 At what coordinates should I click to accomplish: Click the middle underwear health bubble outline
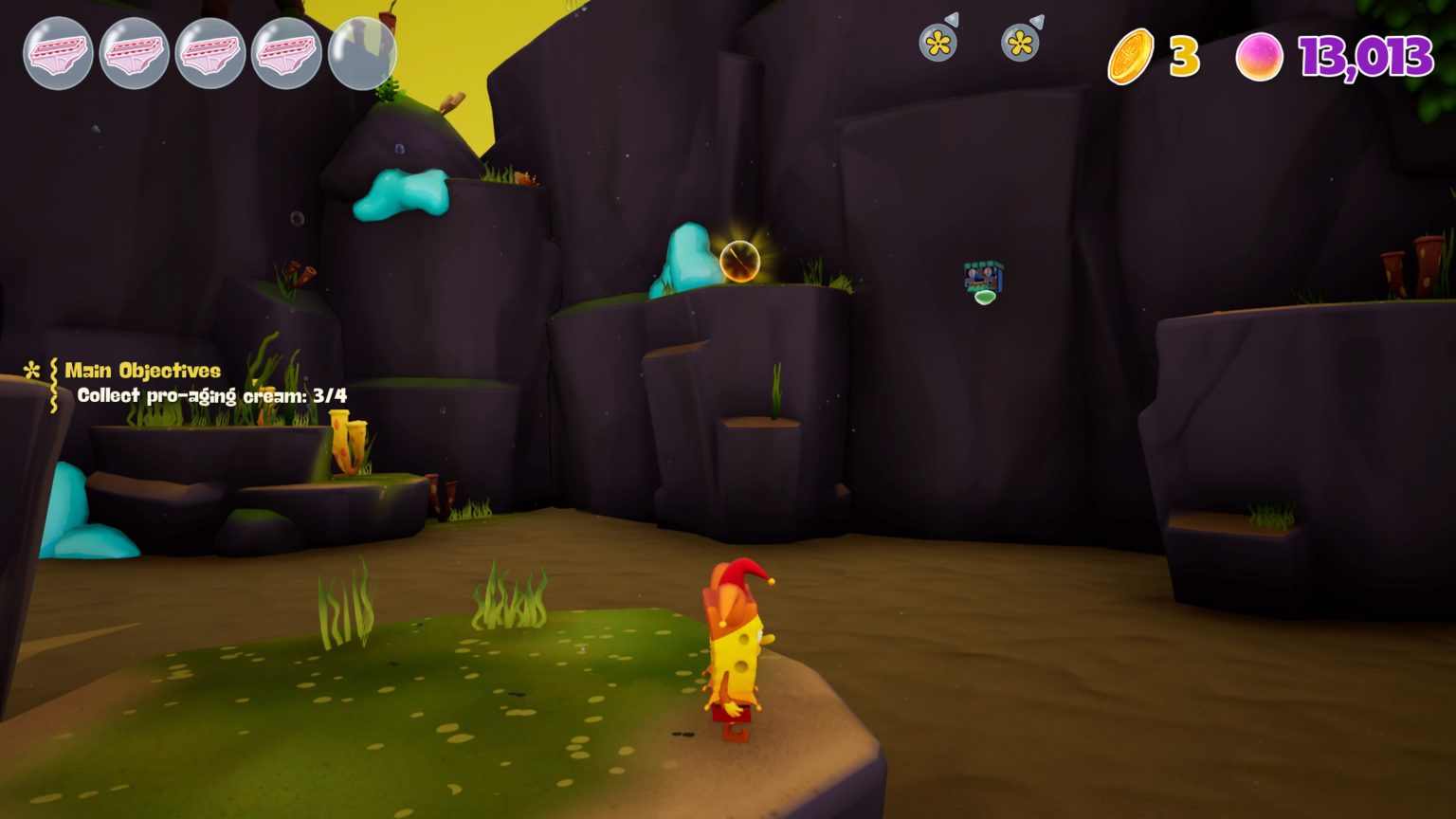[x=209, y=54]
